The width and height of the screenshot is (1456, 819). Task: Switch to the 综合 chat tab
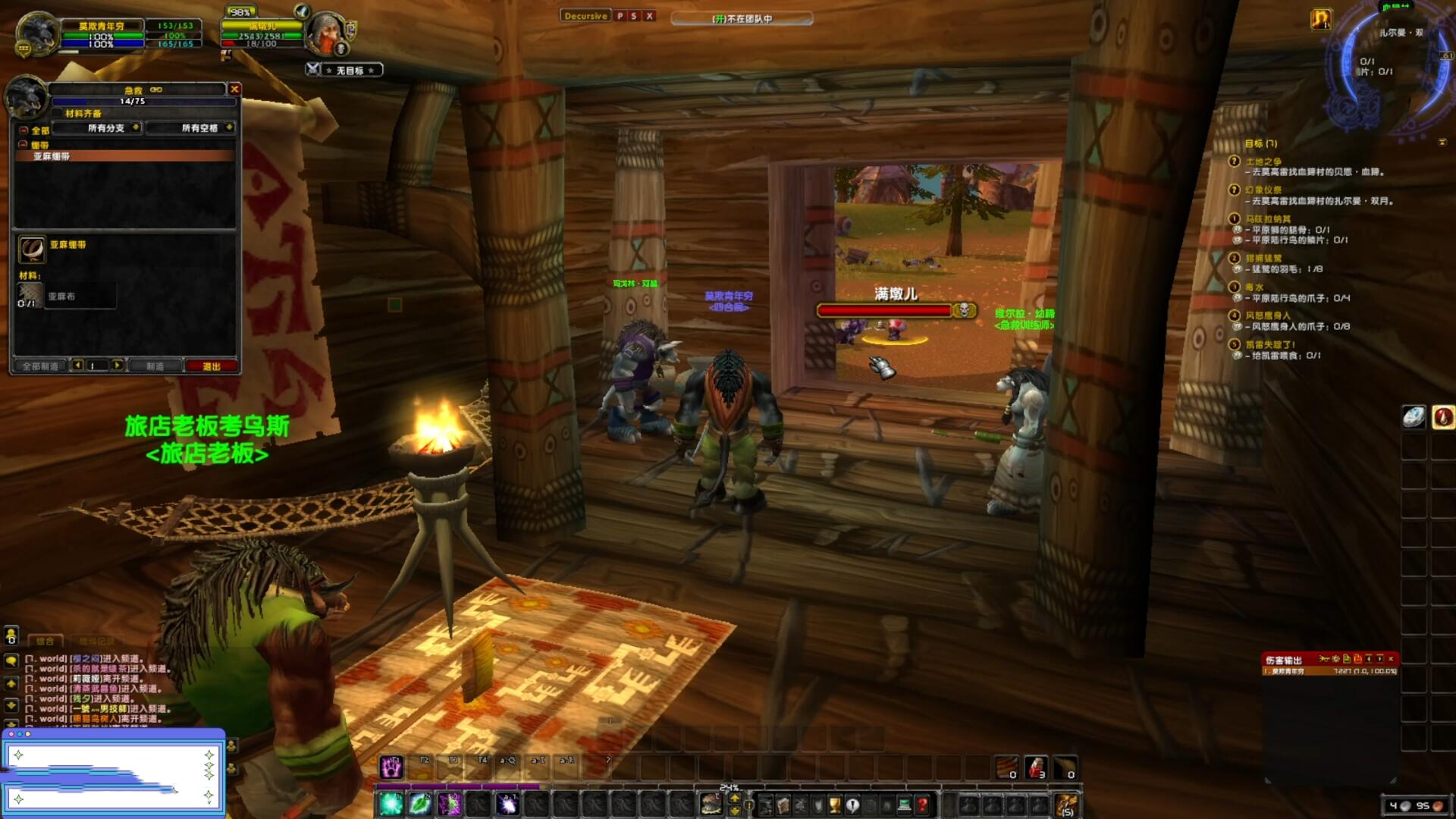pyautogui.click(x=45, y=642)
